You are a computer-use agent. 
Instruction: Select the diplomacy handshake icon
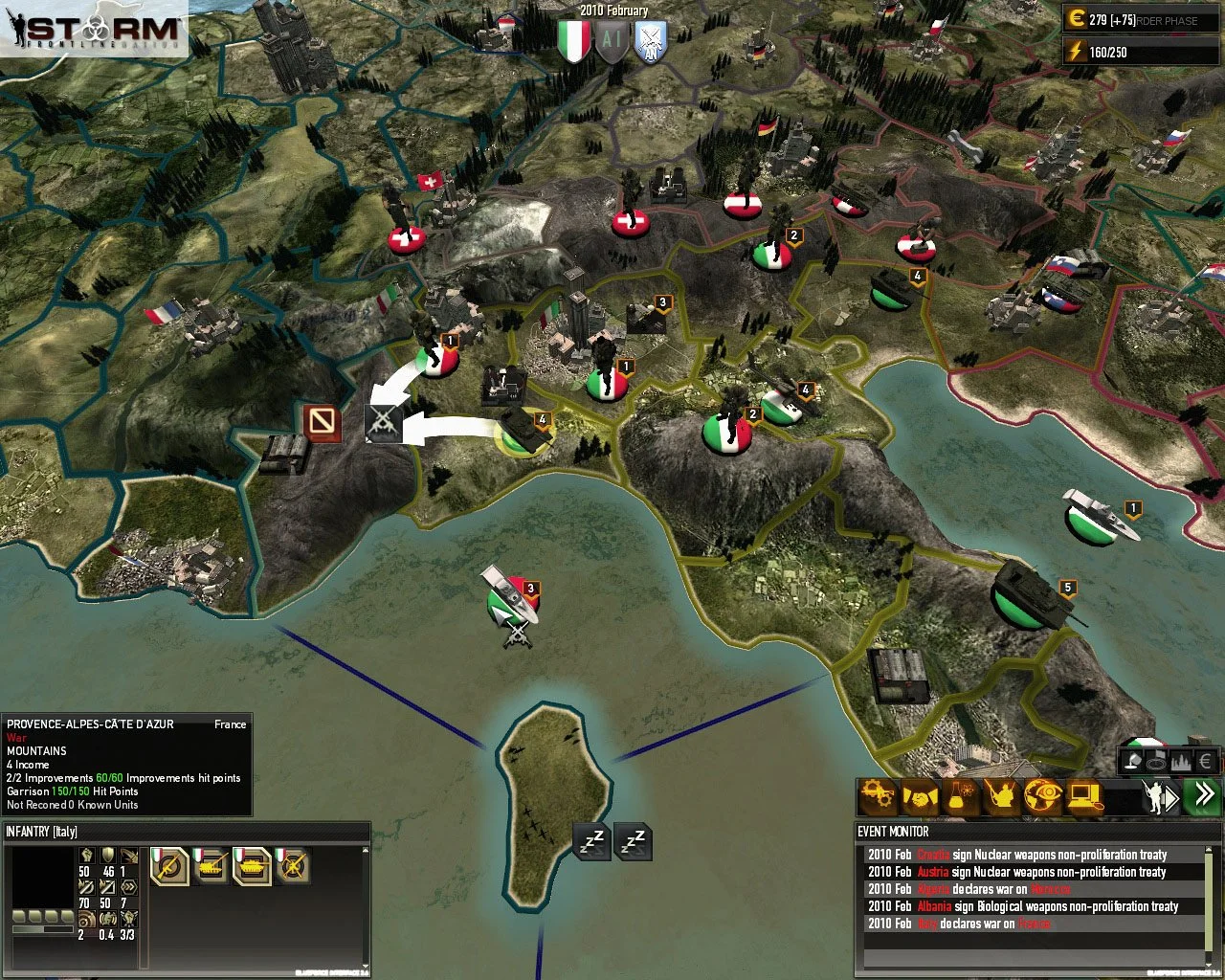(x=919, y=796)
